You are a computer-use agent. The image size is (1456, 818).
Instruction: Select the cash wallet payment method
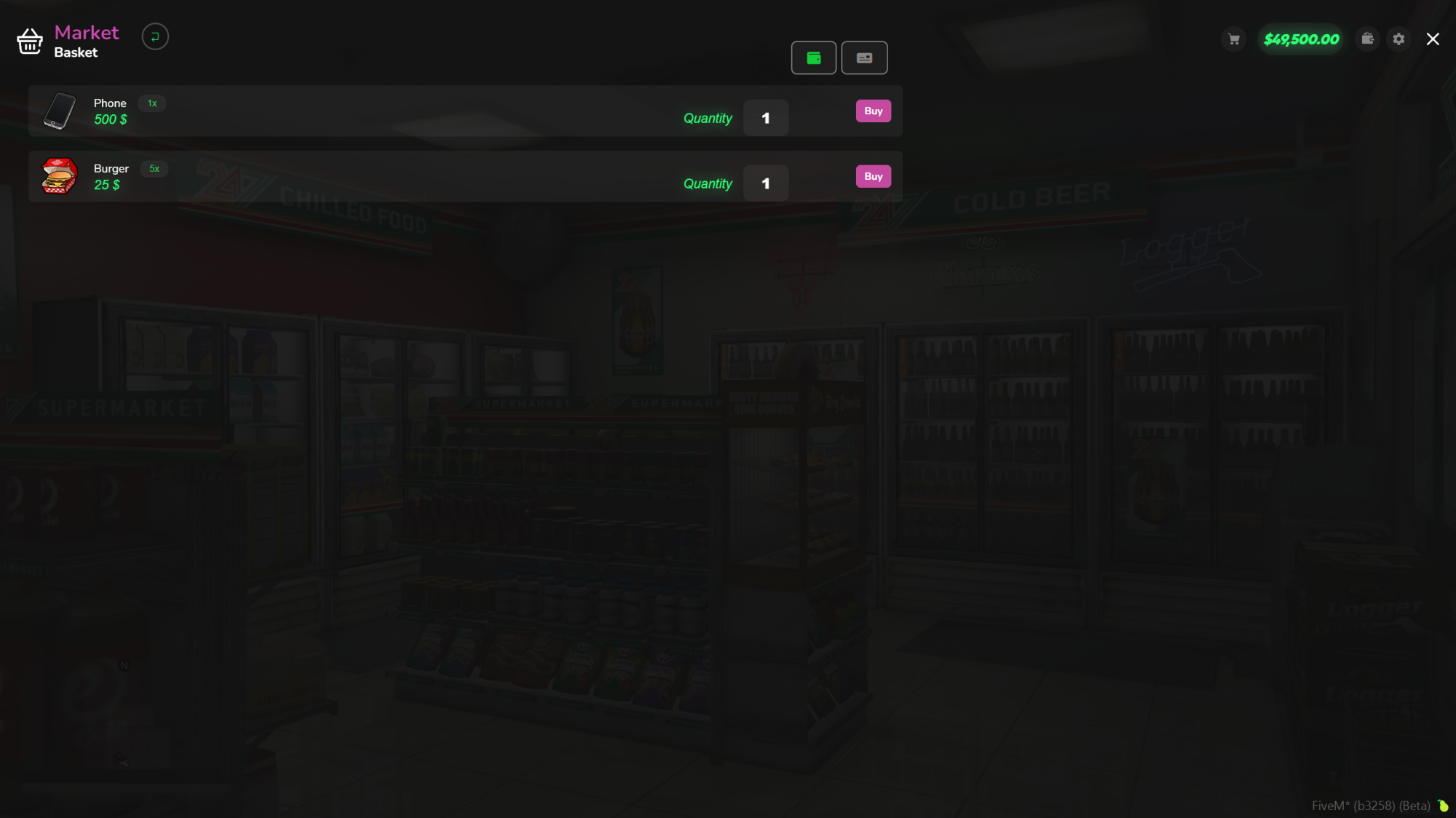pyautogui.click(x=813, y=57)
